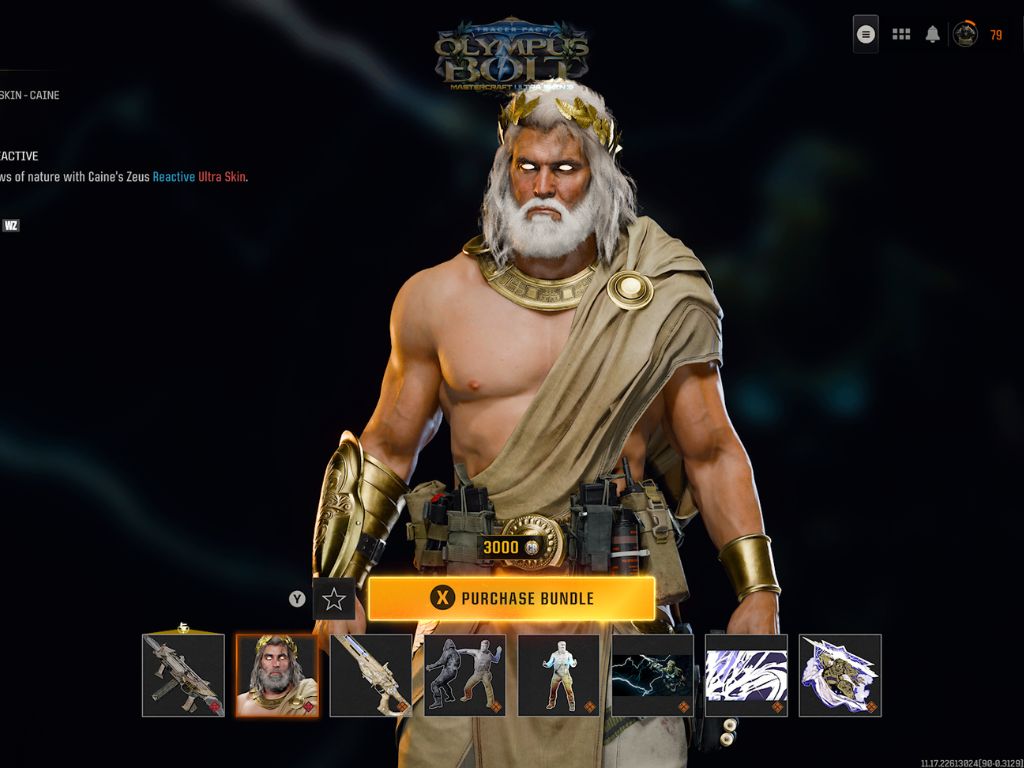Purchase the Olympus Bolt bundle
This screenshot has width=1024, height=768.
tap(511, 599)
